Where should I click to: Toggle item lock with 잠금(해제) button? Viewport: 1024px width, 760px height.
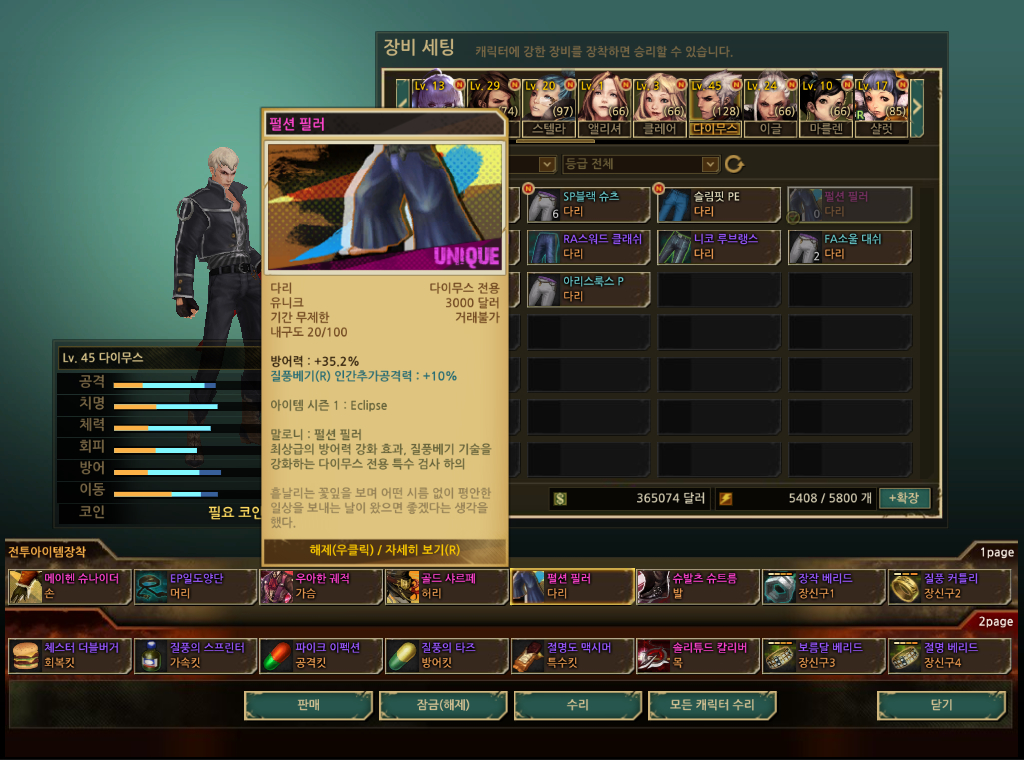click(443, 705)
